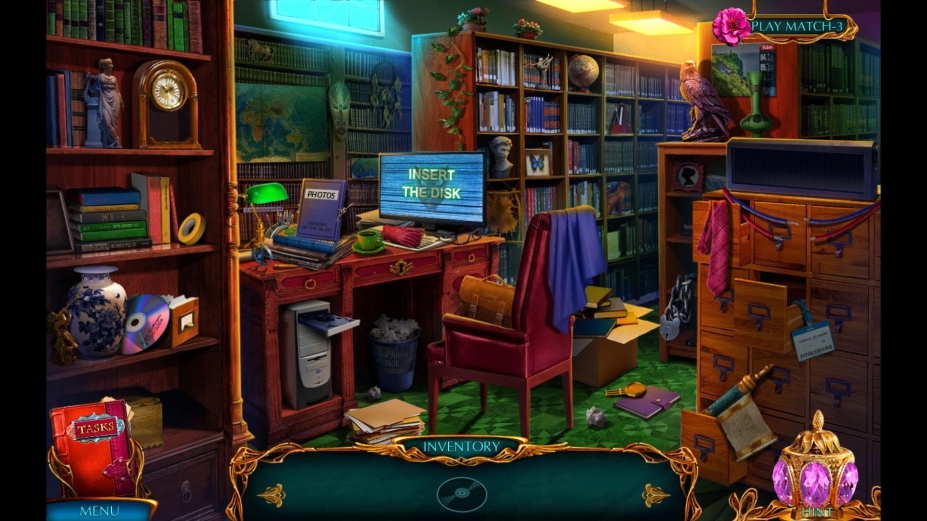Image resolution: width=927 pixels, height=521 pixels.
Task: Switch to Play Match-3 mode
Action: click(x=798, y=26)
